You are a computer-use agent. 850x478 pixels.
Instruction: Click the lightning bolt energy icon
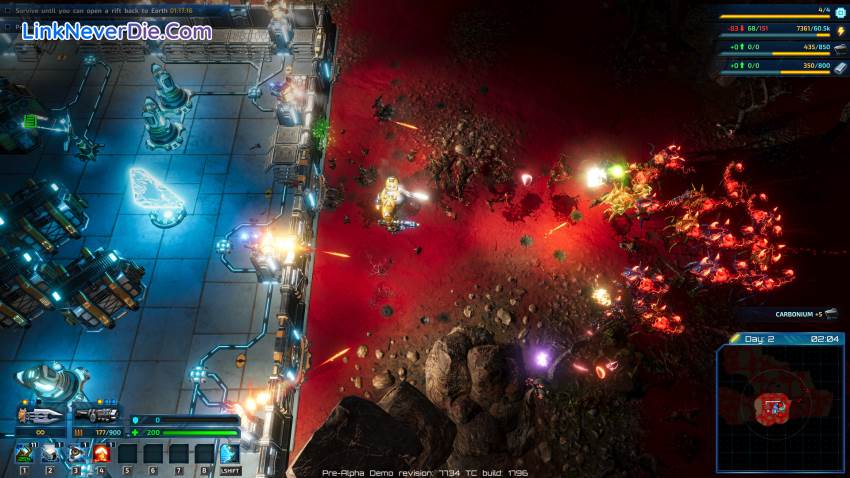(x=840, y=30)
